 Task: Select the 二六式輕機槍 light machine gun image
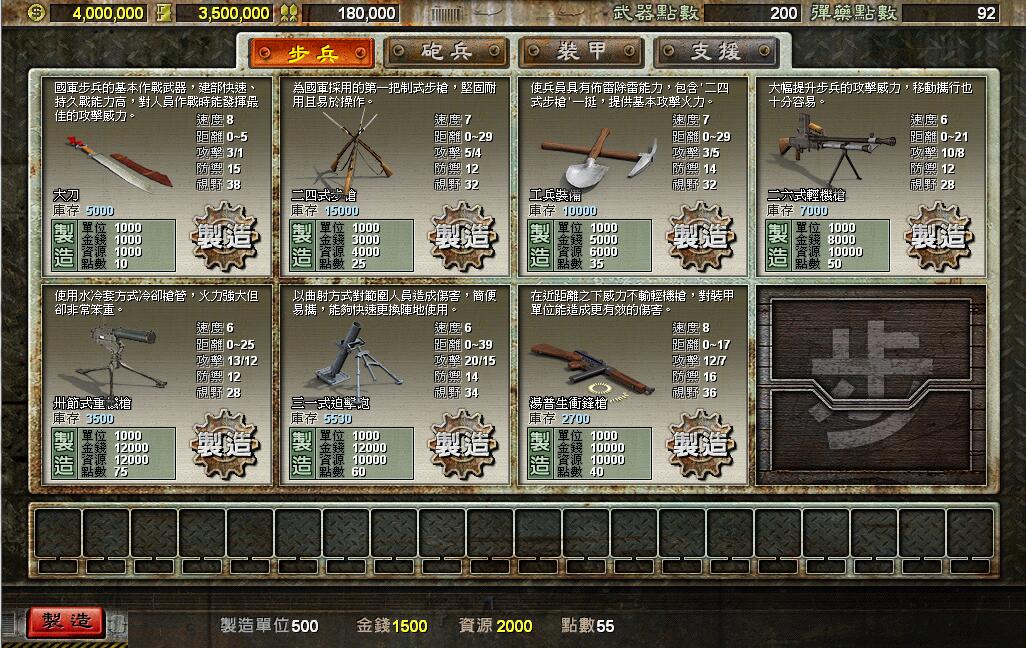[x=822, y=150]
